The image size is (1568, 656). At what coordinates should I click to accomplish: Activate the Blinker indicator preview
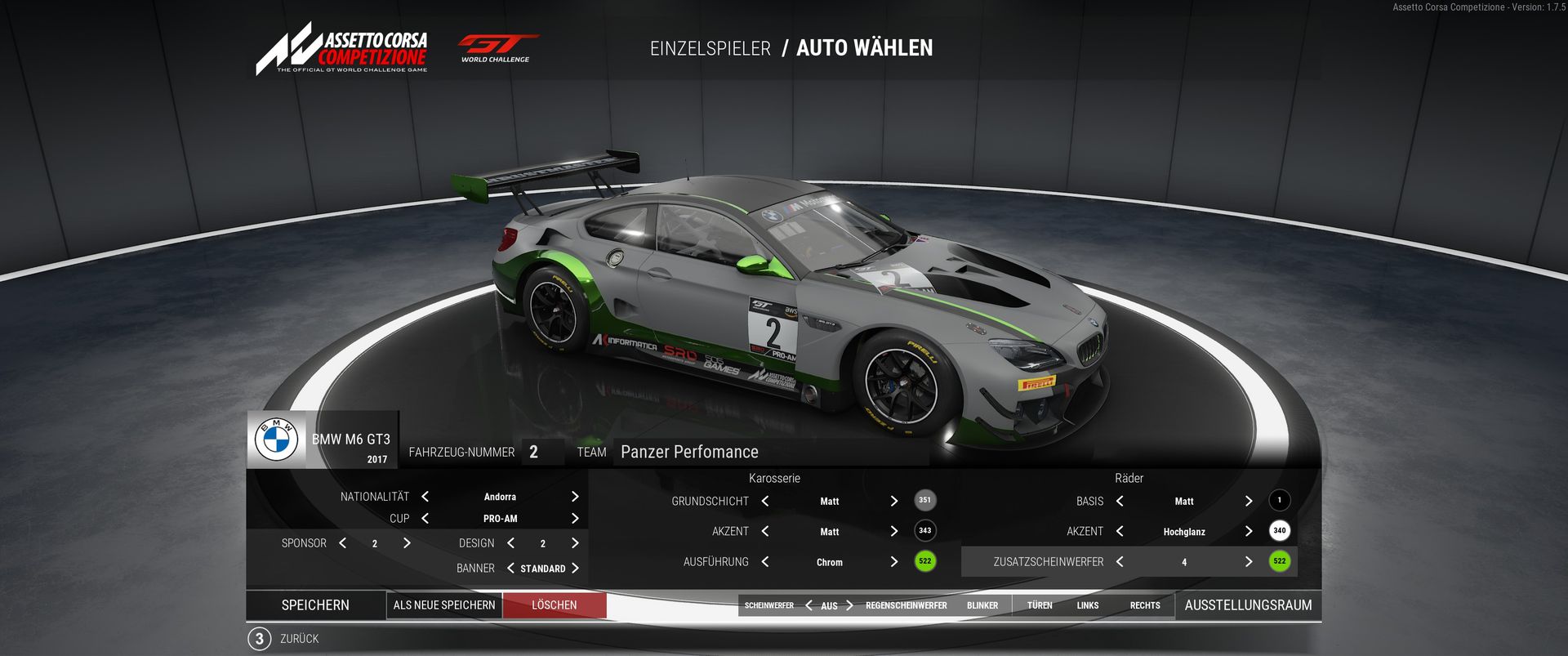point(982,606)
